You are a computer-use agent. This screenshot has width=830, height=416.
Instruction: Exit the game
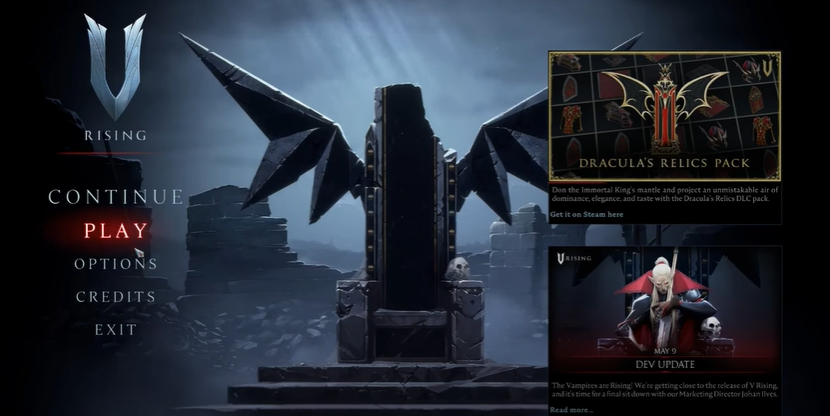click(x=116, y=329)
